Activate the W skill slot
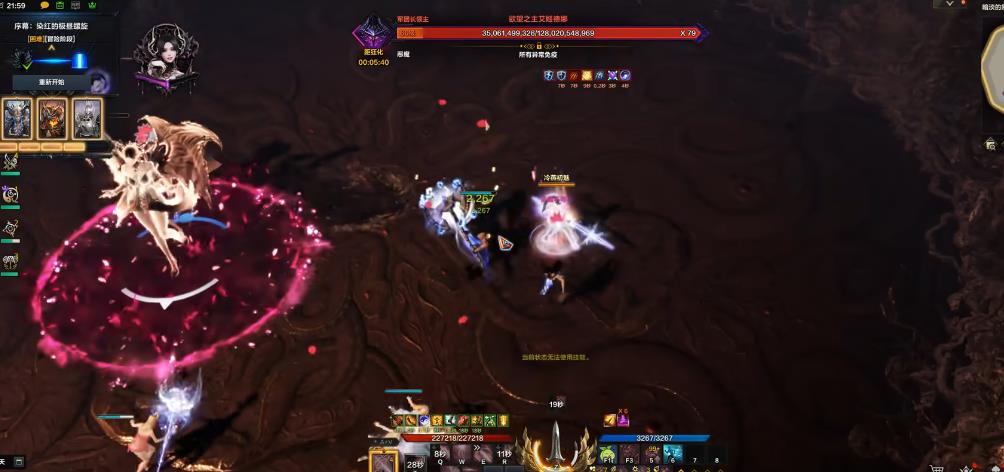Viewport: 1004px width, 472px height. (x=462, y=455)
